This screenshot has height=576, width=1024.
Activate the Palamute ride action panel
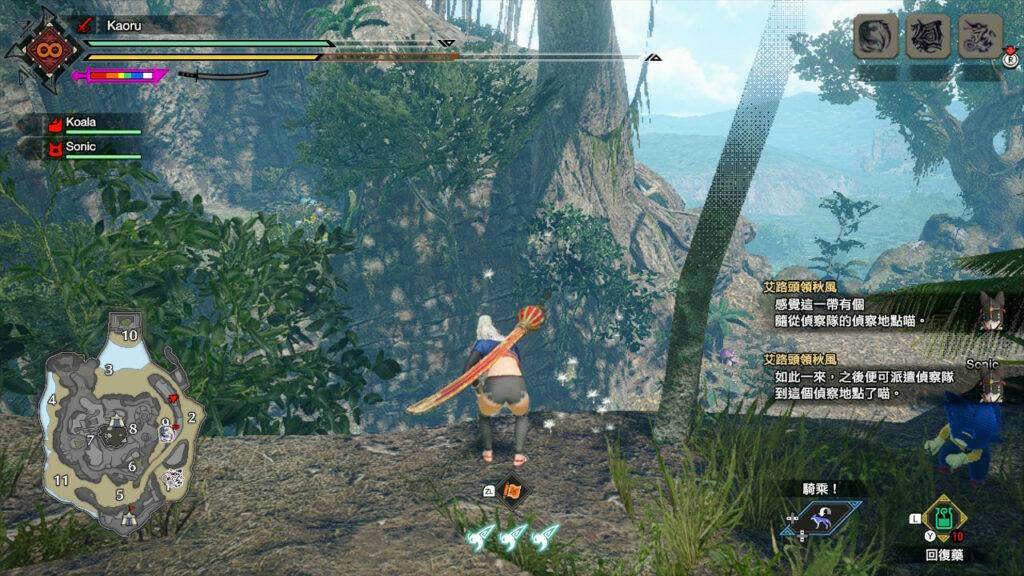tap(820, 517)
